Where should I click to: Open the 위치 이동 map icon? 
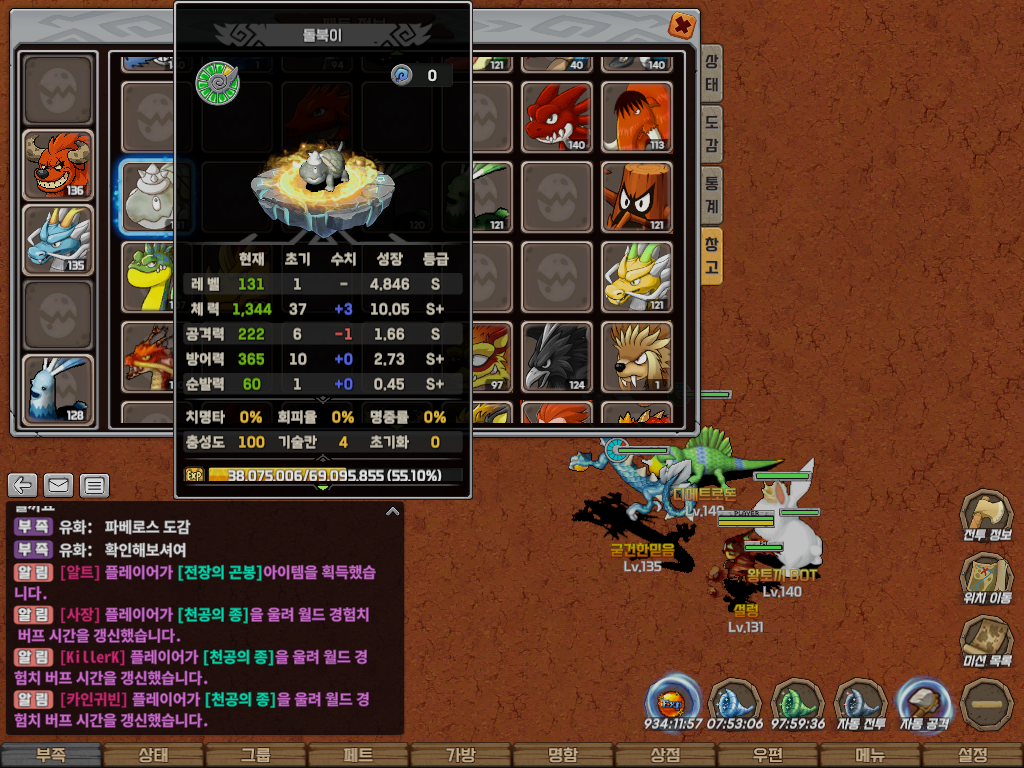(986, 580)
